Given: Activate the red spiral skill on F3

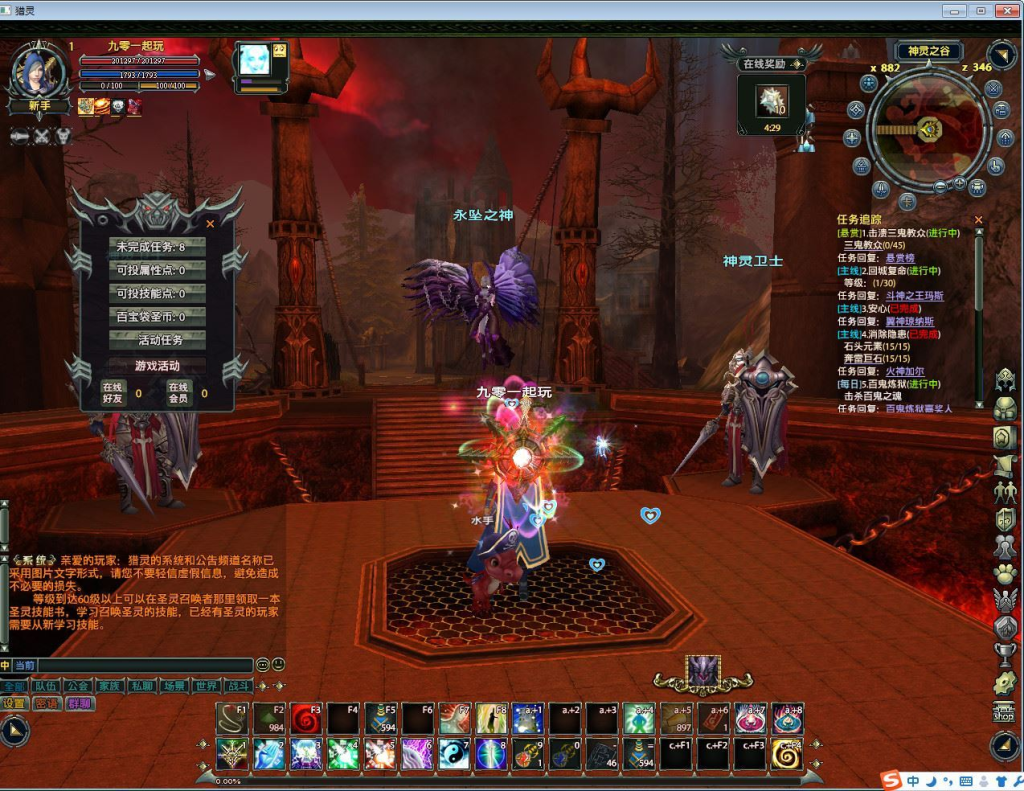Looking at the screenshot, I should (307, 718).
